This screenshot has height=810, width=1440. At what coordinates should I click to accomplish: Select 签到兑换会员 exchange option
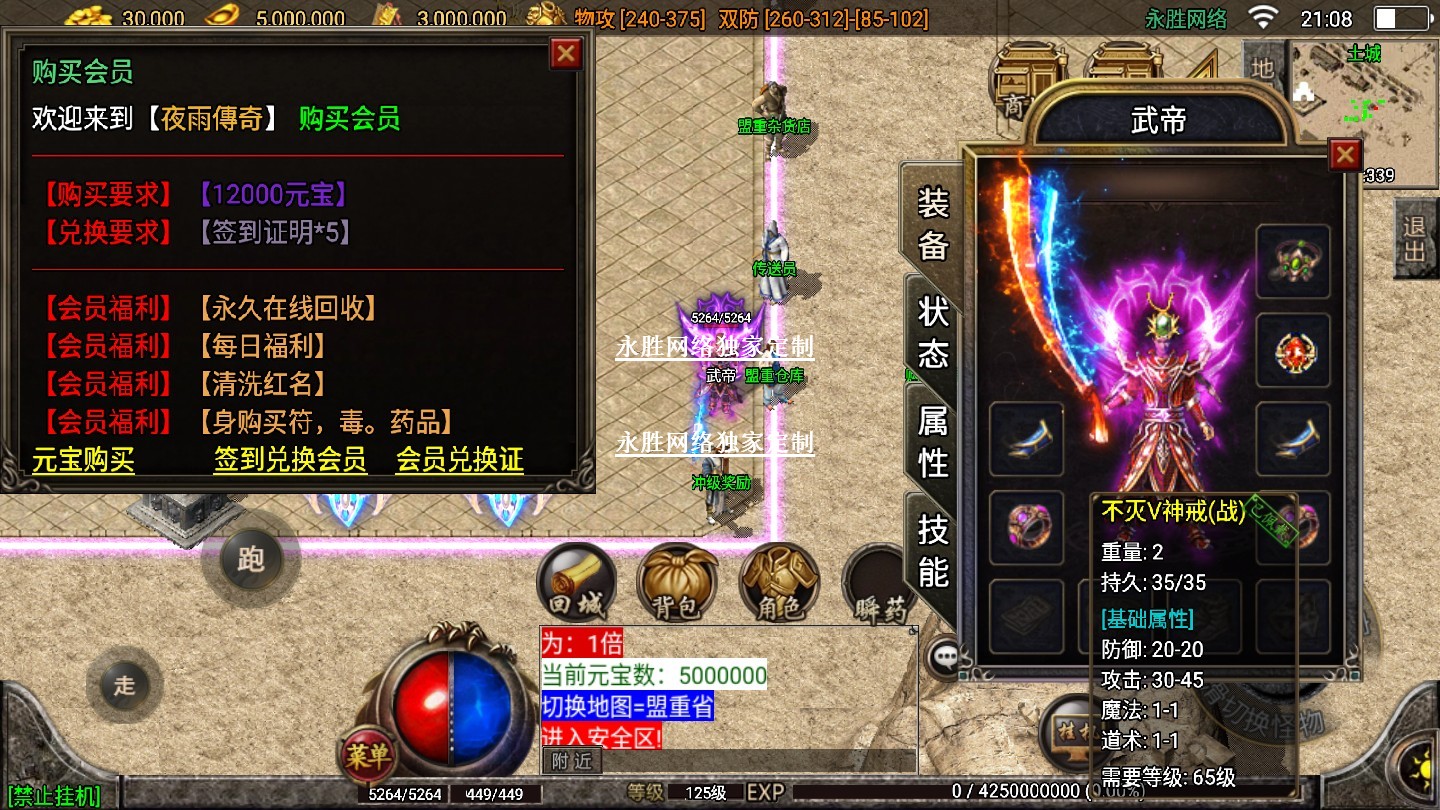[290, 460]
